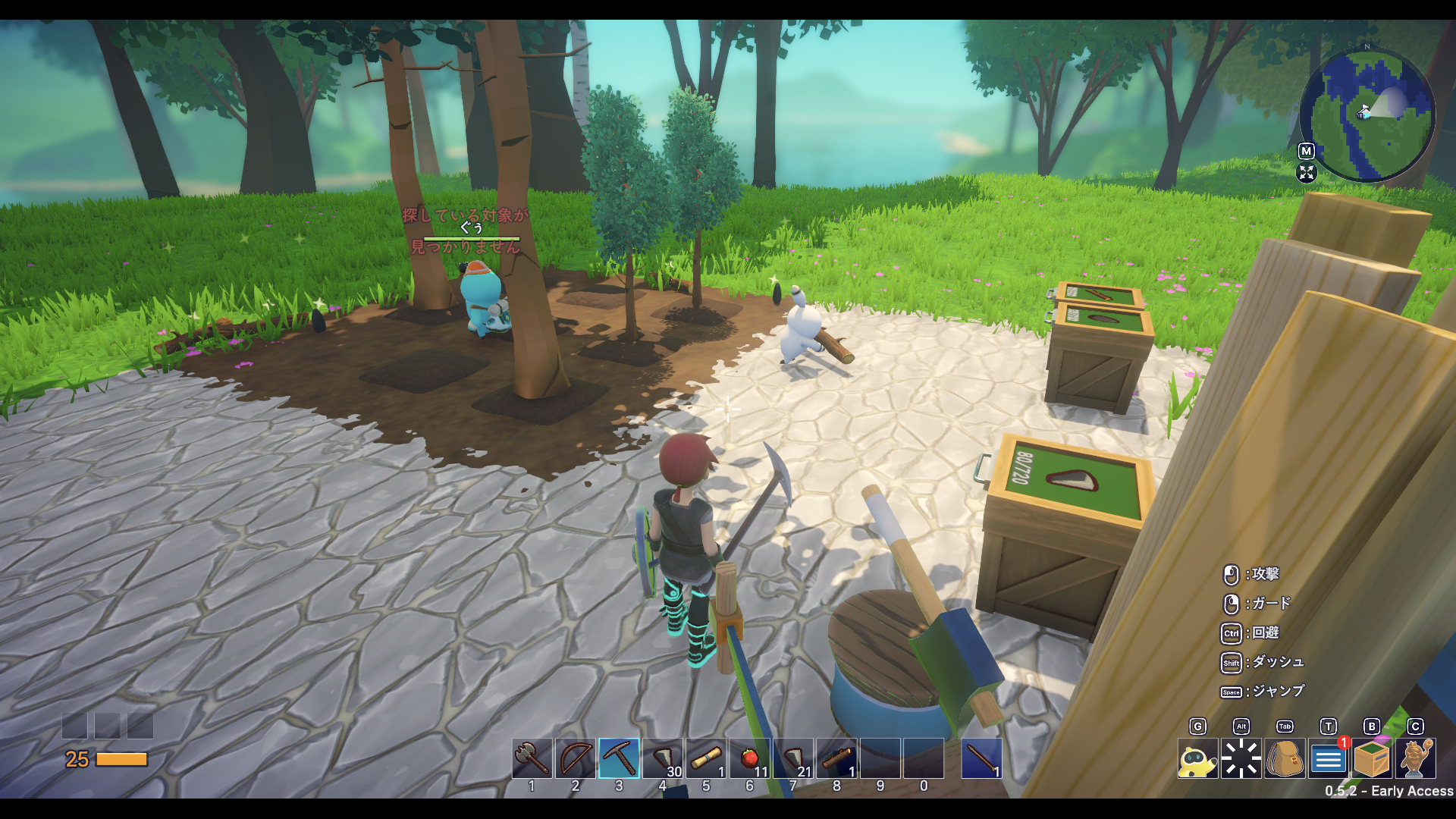The width and height of the screenshot is (1456, 819).
Task: Expand the minimap with the arrows button
Action: click(x=1307, y=173)
